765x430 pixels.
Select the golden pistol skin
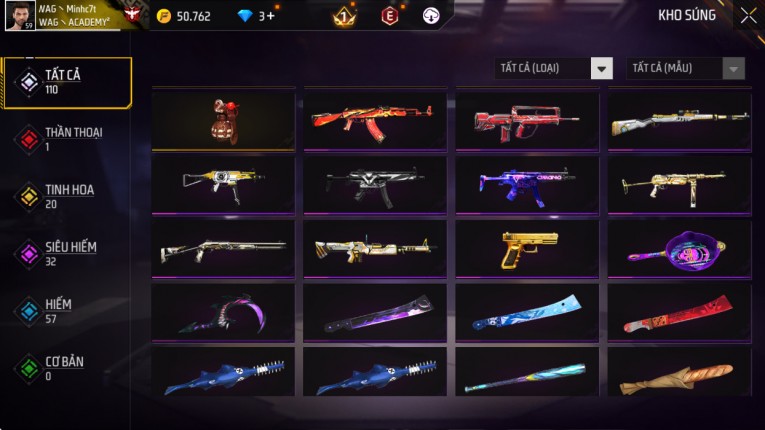[527, 249]
